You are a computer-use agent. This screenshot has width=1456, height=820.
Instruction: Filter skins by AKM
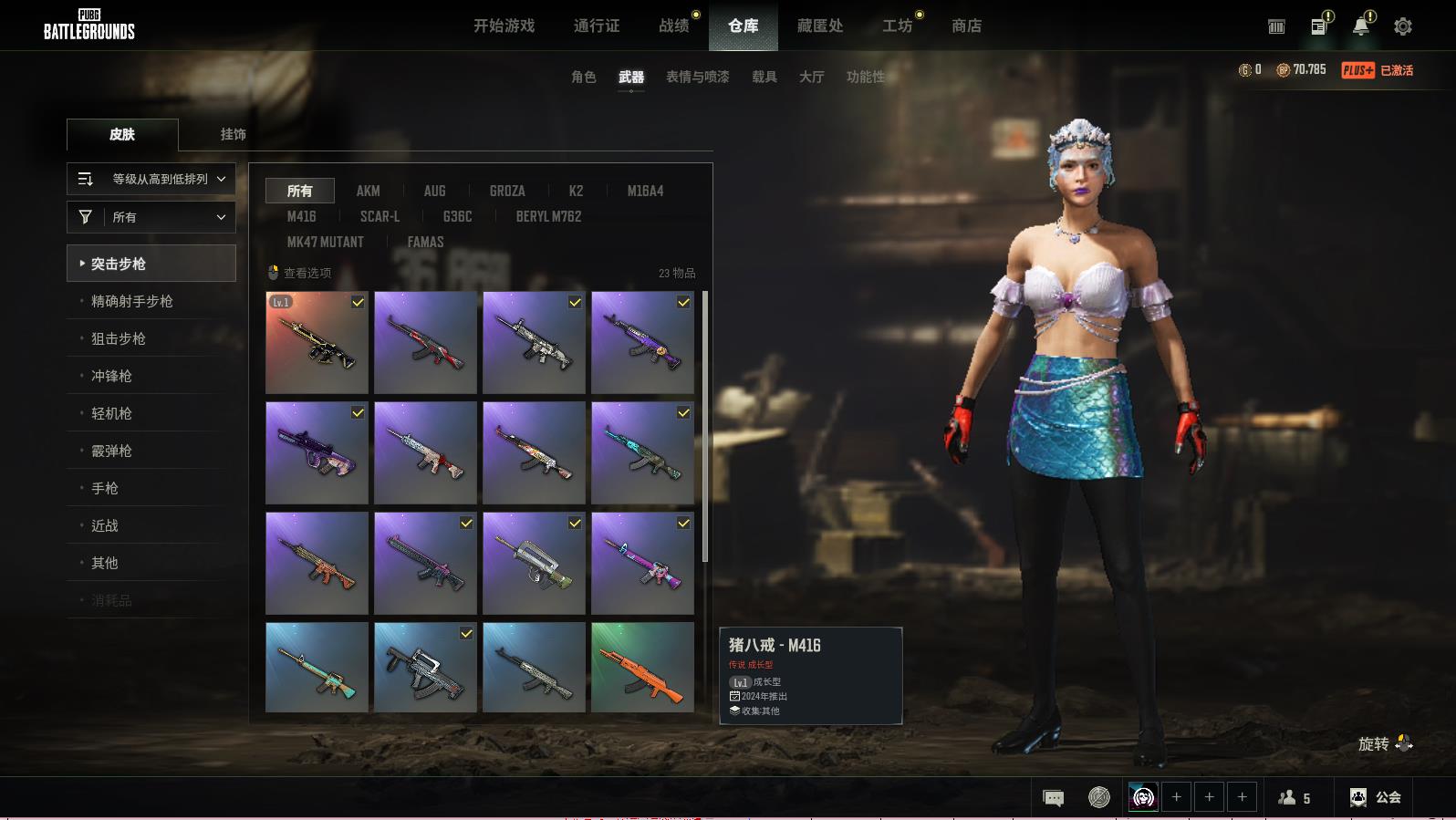pos(368,191)
